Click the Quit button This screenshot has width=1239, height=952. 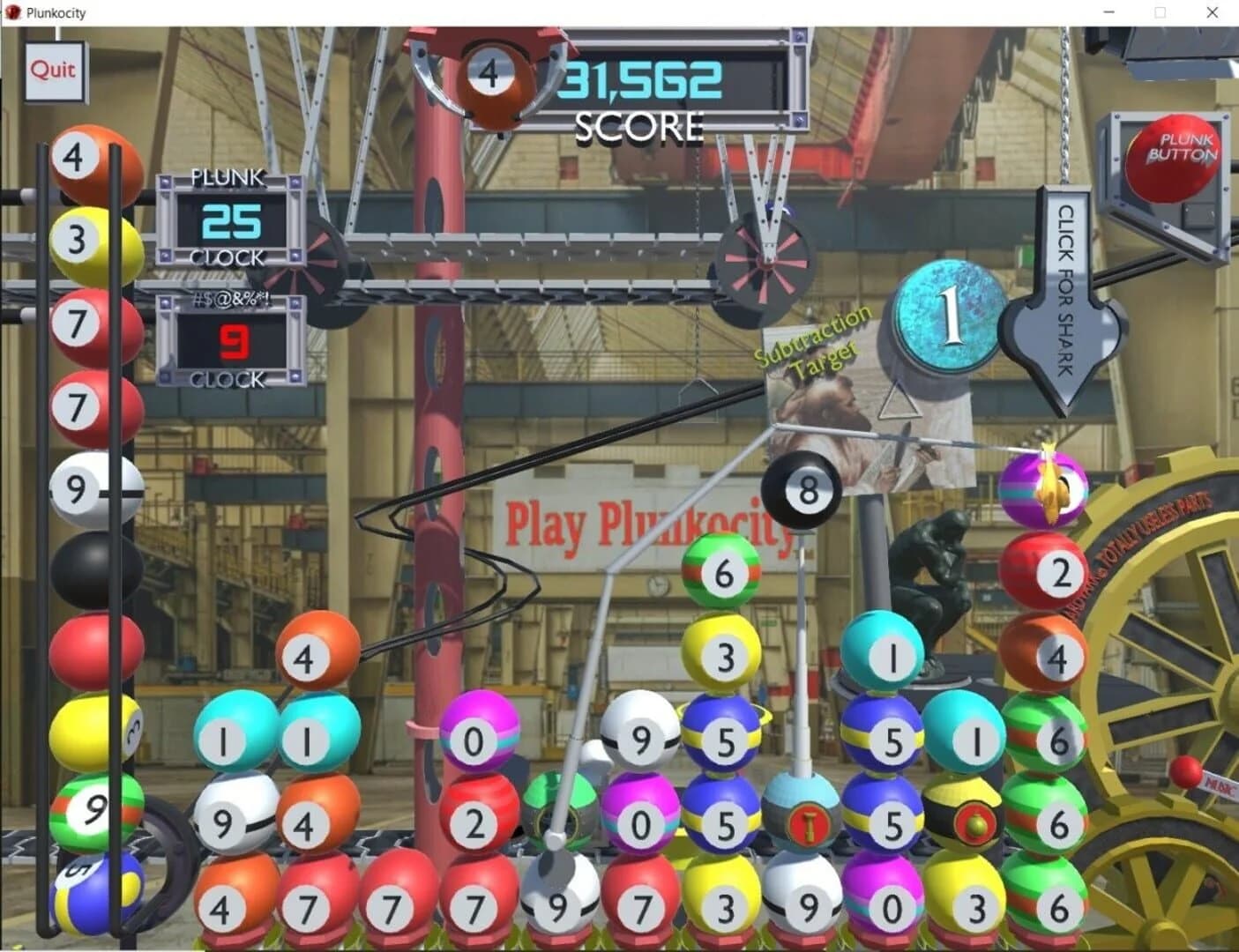[53, 70]
